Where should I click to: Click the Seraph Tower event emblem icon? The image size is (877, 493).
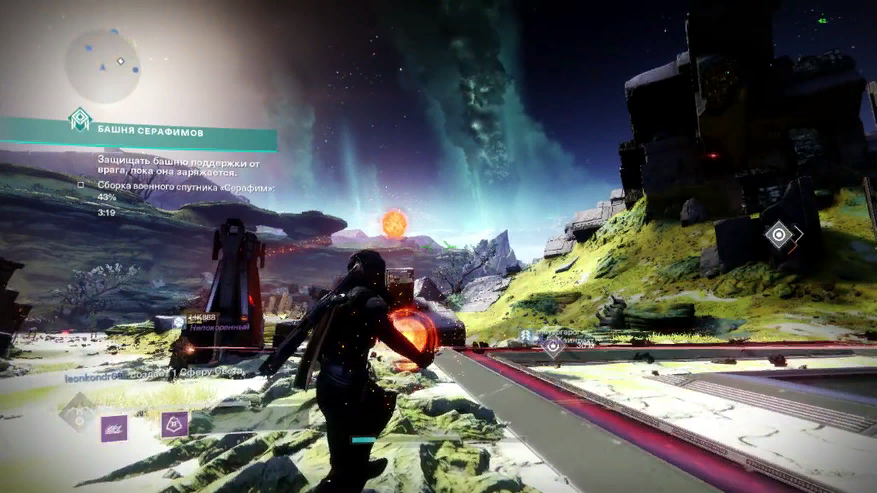click(79, 119)
